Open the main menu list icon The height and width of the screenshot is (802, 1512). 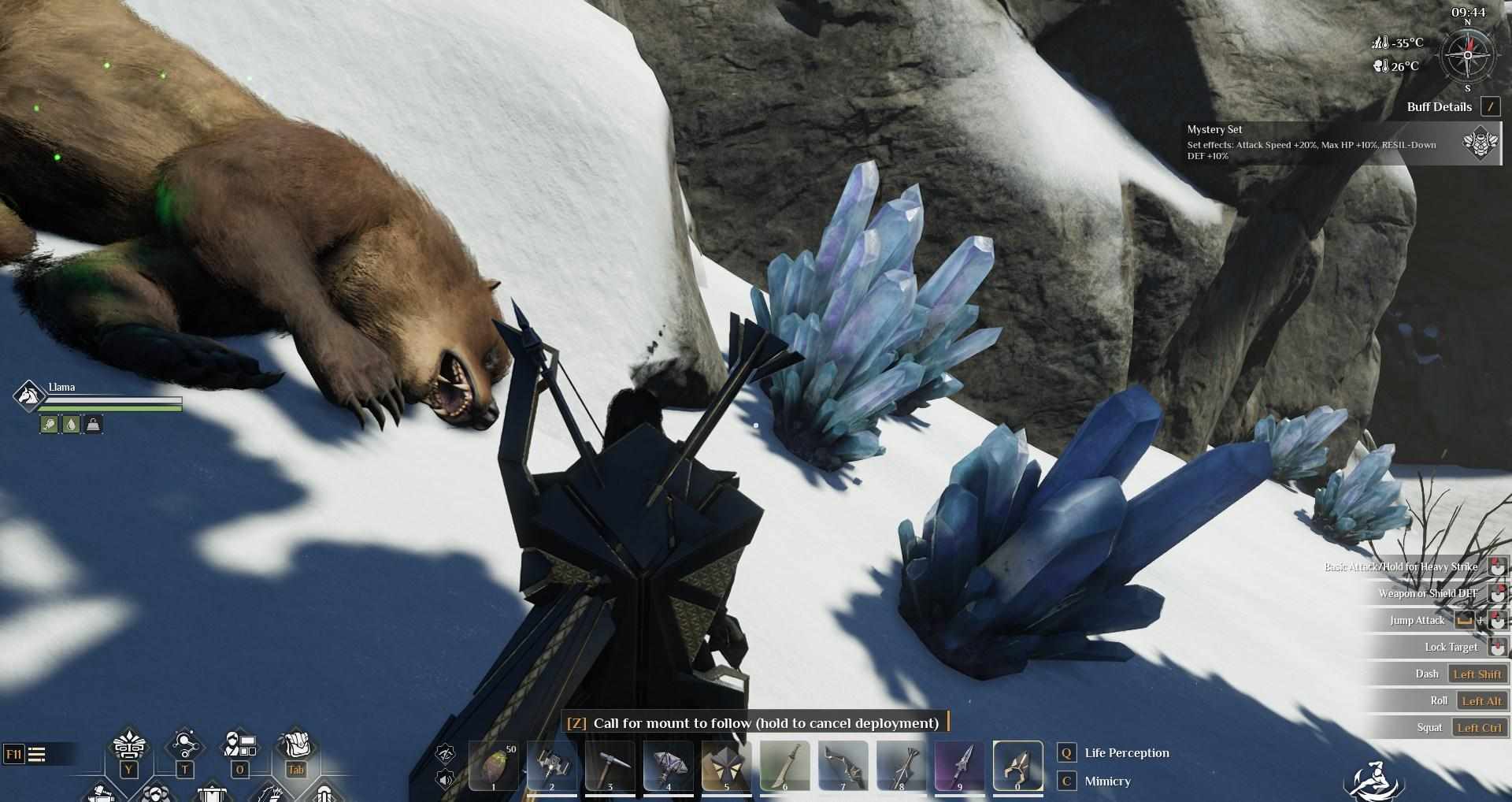pyautogui.click(x=36, y=755)
